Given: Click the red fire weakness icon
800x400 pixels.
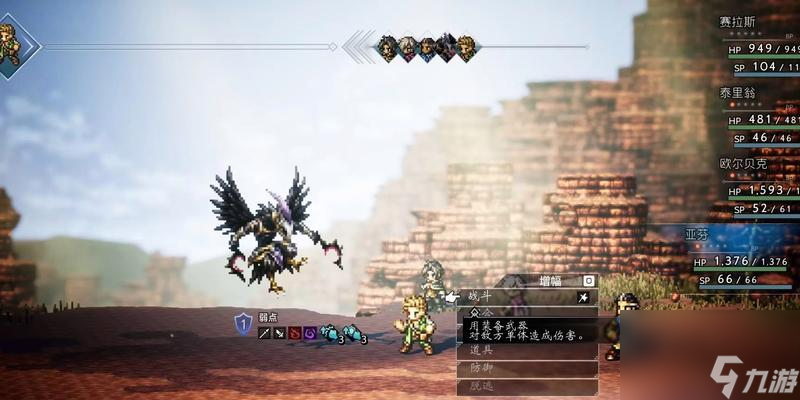Looking at the screenshot, I should click(294, 332).
